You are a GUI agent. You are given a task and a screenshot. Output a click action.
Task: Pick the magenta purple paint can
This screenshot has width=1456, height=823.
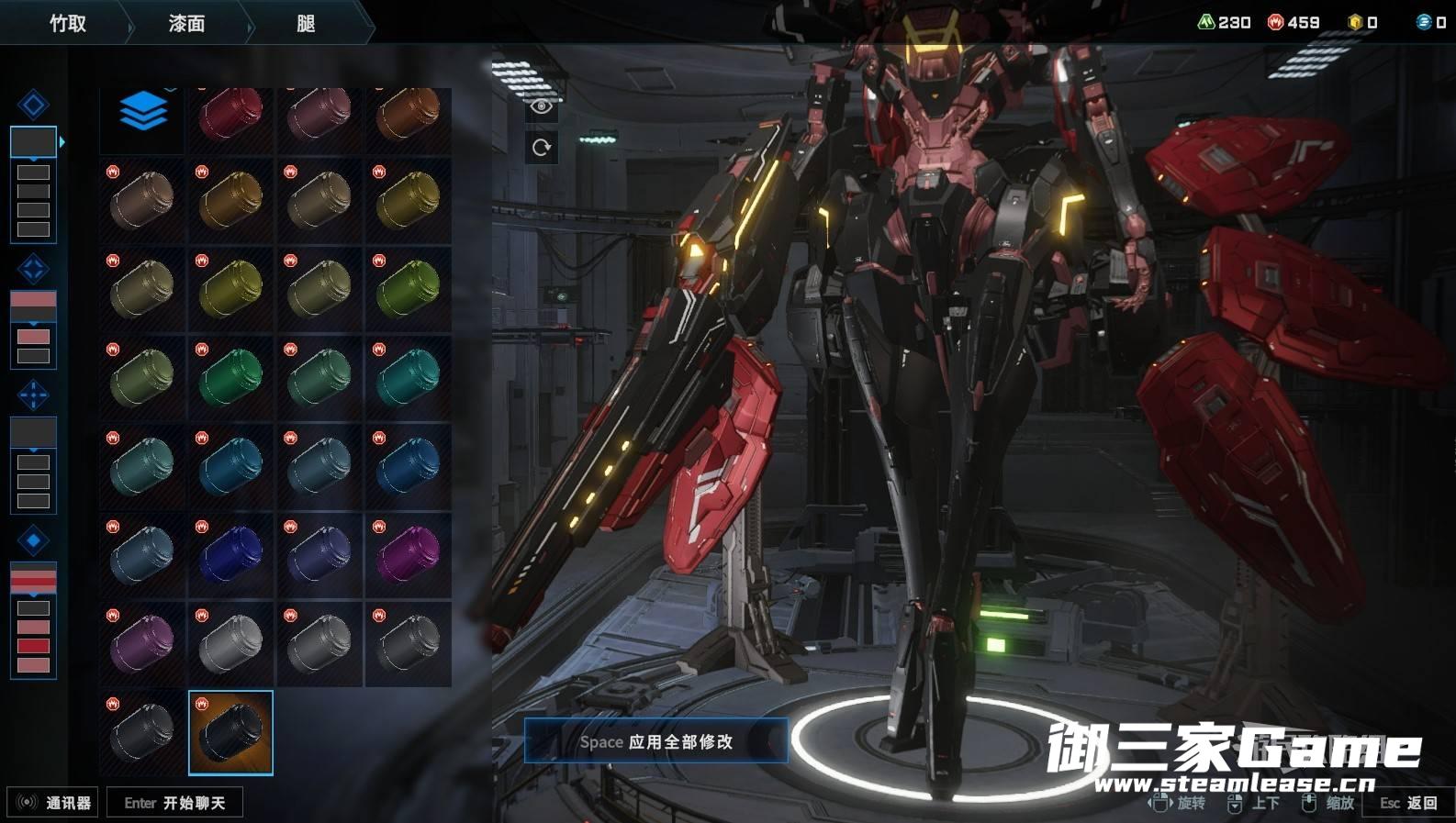click(x=409, y=554)
